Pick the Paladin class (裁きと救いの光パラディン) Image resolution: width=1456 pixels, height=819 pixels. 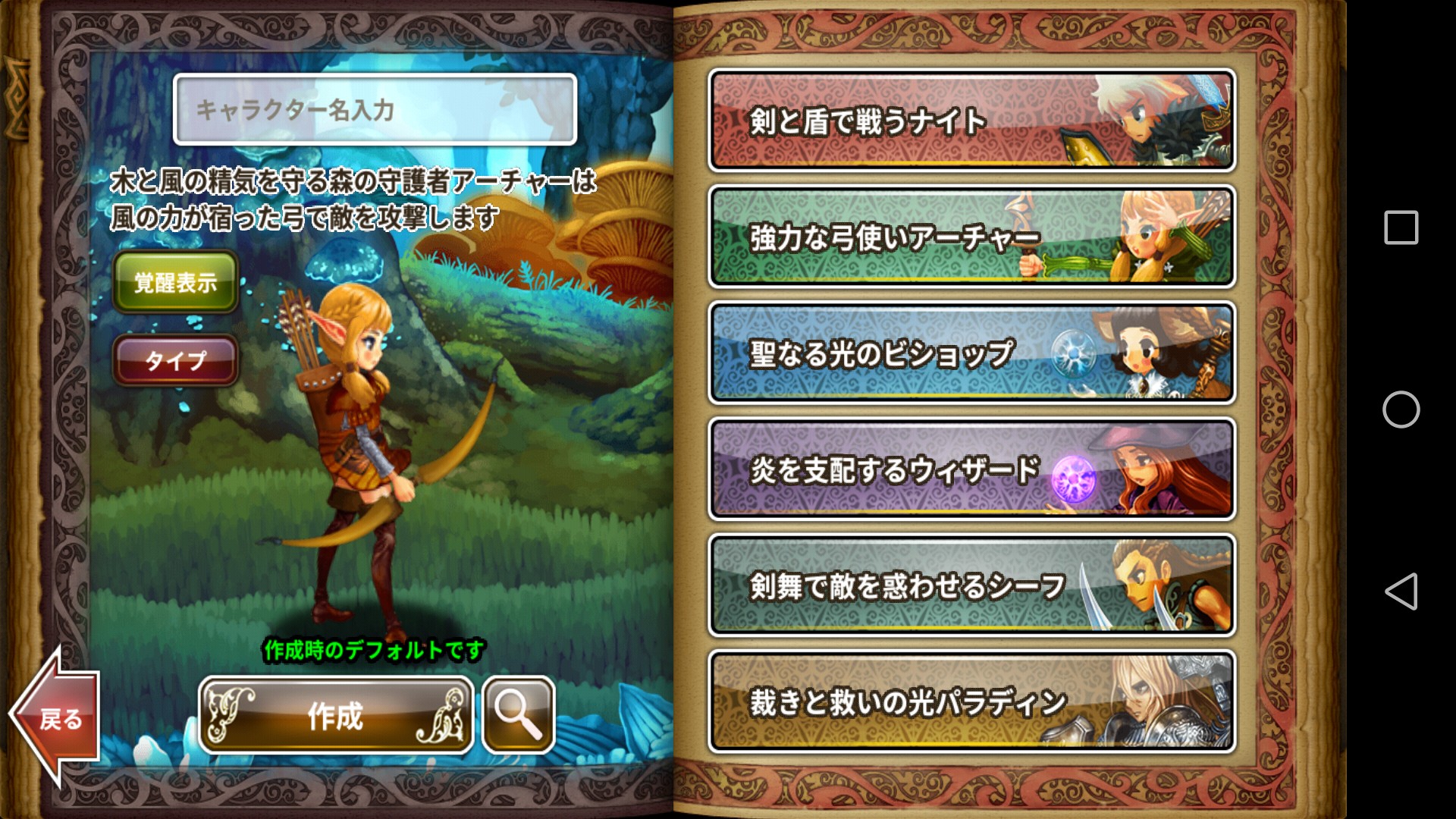click(x=971, y=701)
